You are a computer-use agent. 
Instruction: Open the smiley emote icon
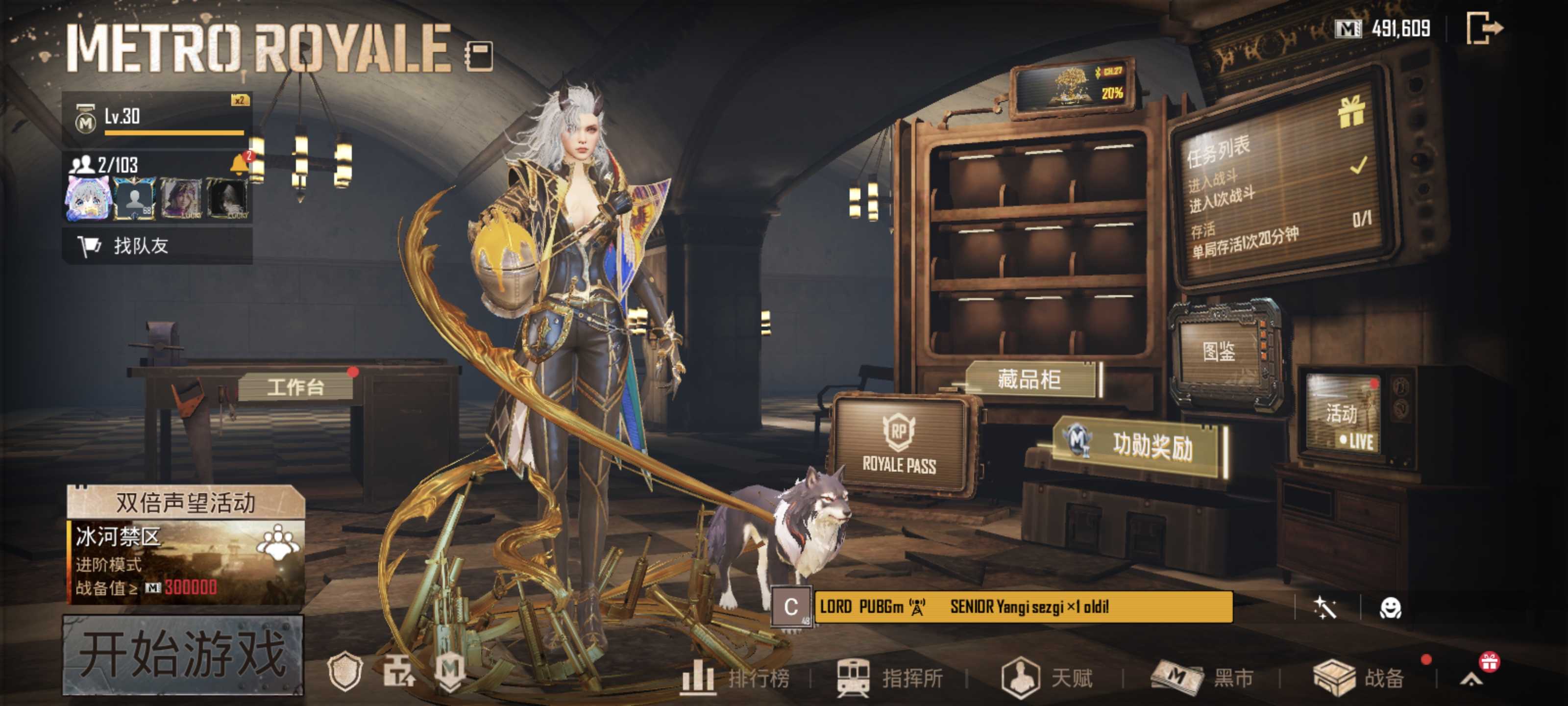point(1390,608)
